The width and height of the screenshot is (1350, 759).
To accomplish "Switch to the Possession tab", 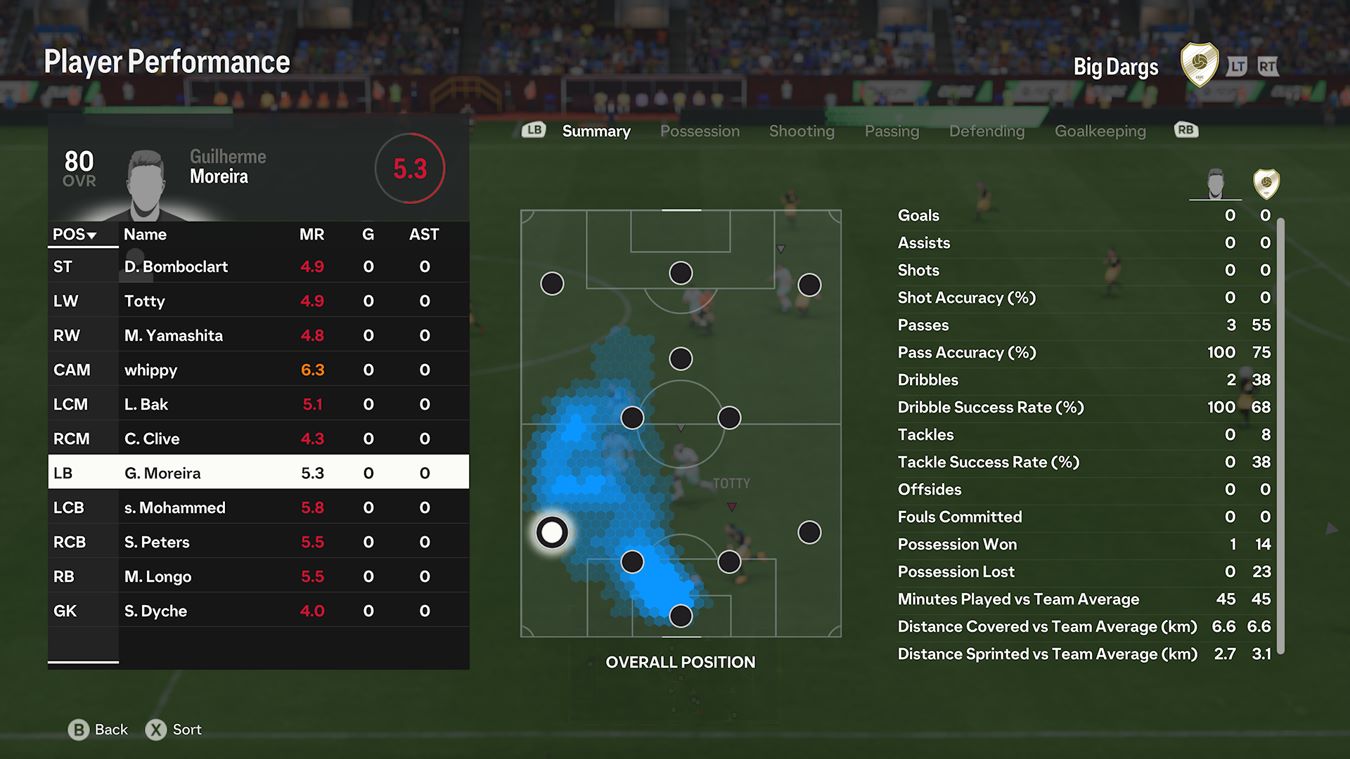I will click(699, 131).
